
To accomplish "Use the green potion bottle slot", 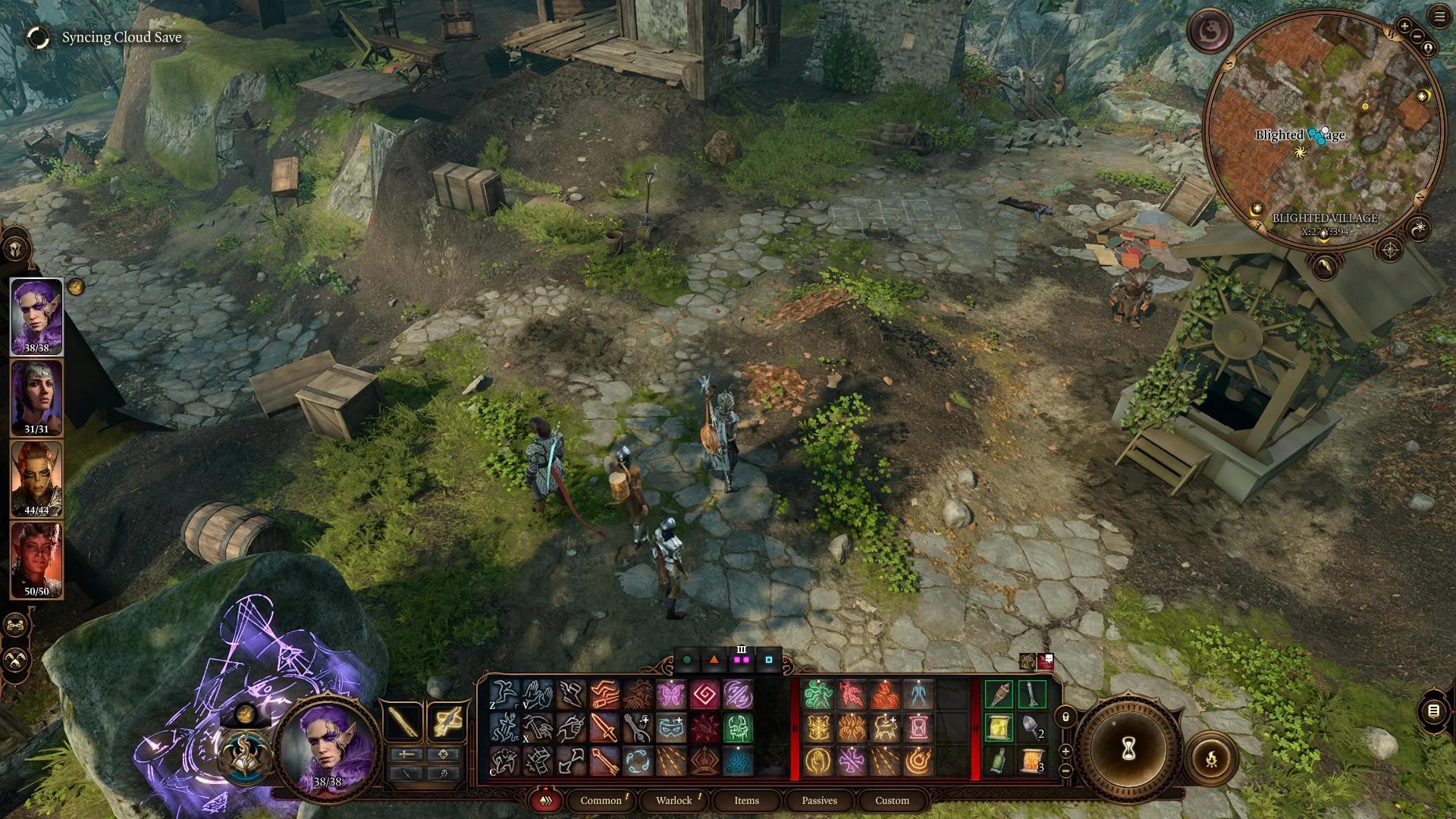I will coord(999,761).
